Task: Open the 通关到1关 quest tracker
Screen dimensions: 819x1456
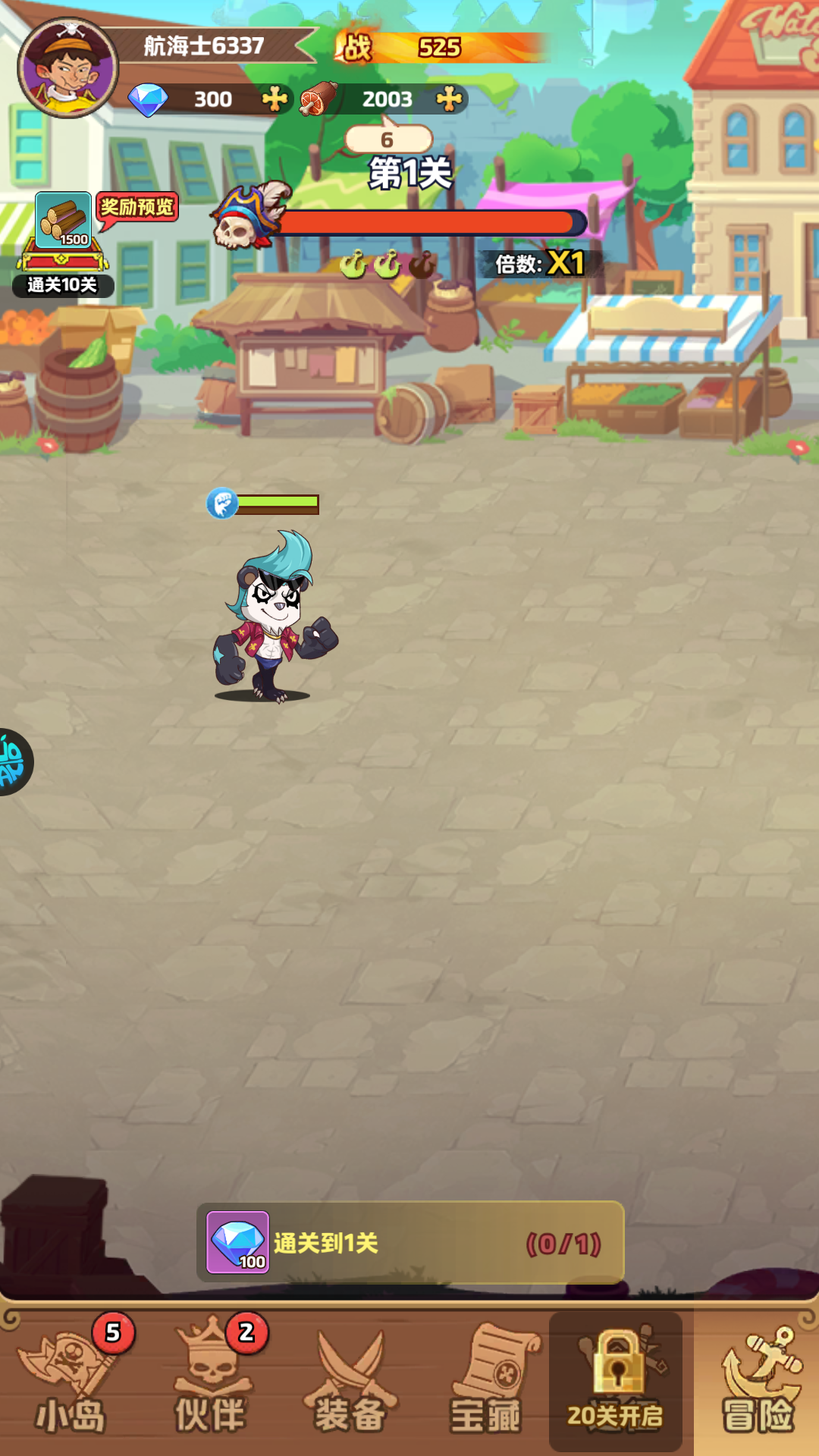Action: click(x=410, y=1242)
